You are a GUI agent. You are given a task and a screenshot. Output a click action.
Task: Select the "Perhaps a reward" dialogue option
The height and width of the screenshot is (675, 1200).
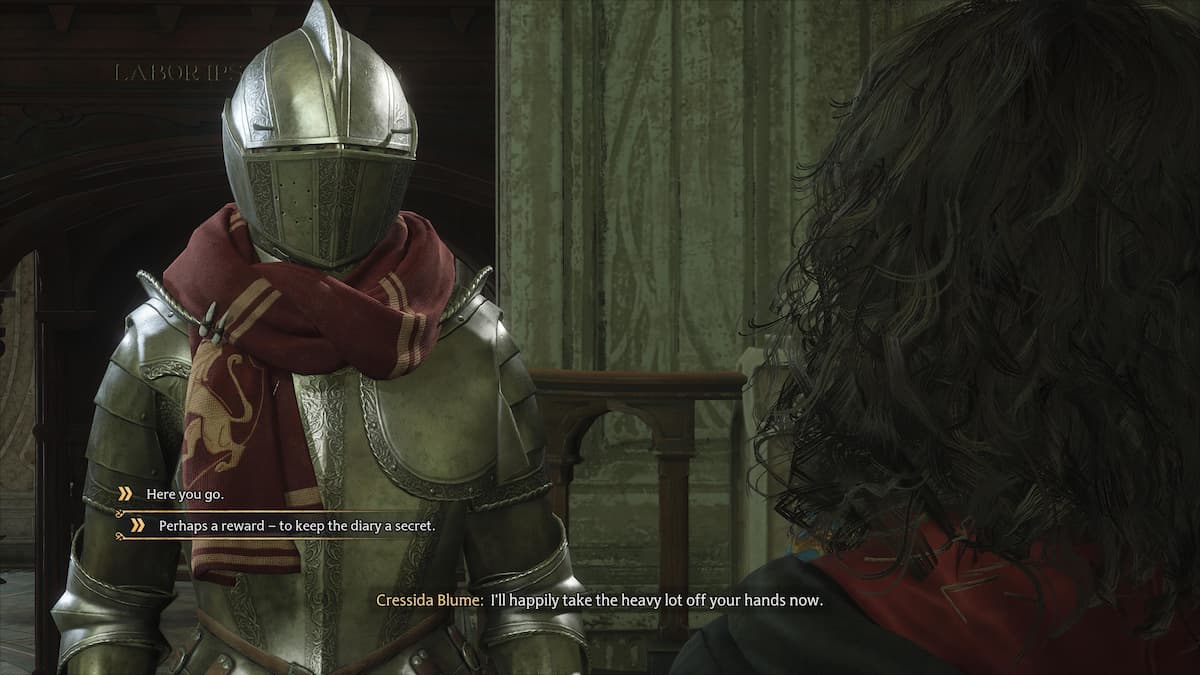(296, 525)
